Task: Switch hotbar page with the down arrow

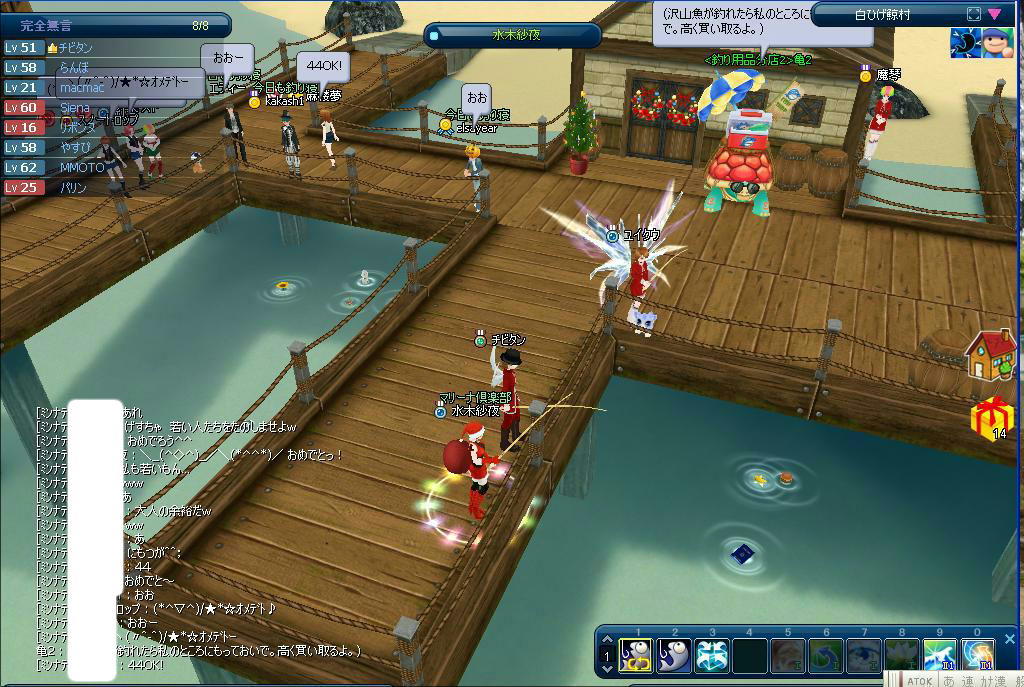Action: (606, 669)
